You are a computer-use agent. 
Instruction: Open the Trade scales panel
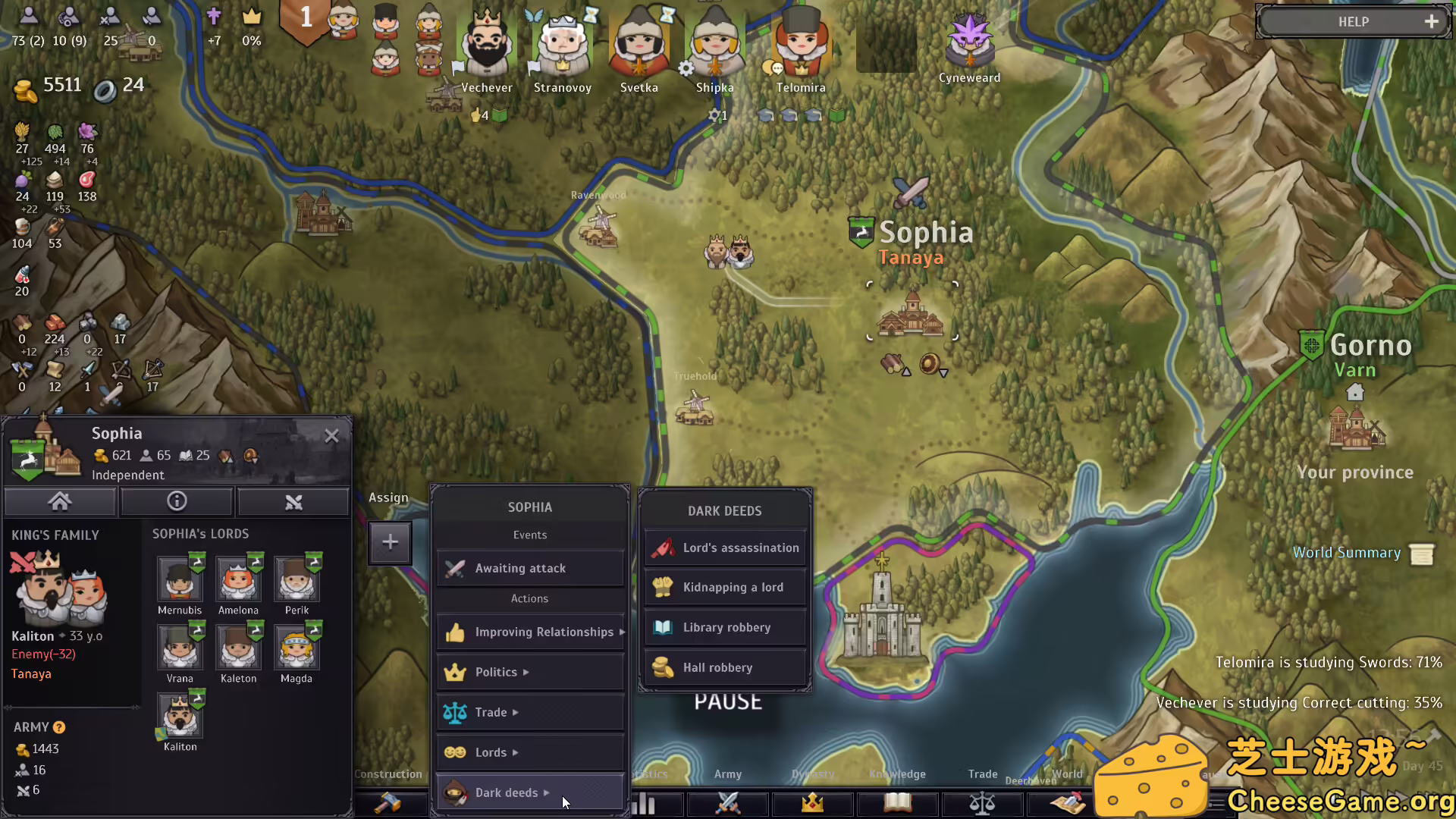pyautogui.click(x=982, y=803)
